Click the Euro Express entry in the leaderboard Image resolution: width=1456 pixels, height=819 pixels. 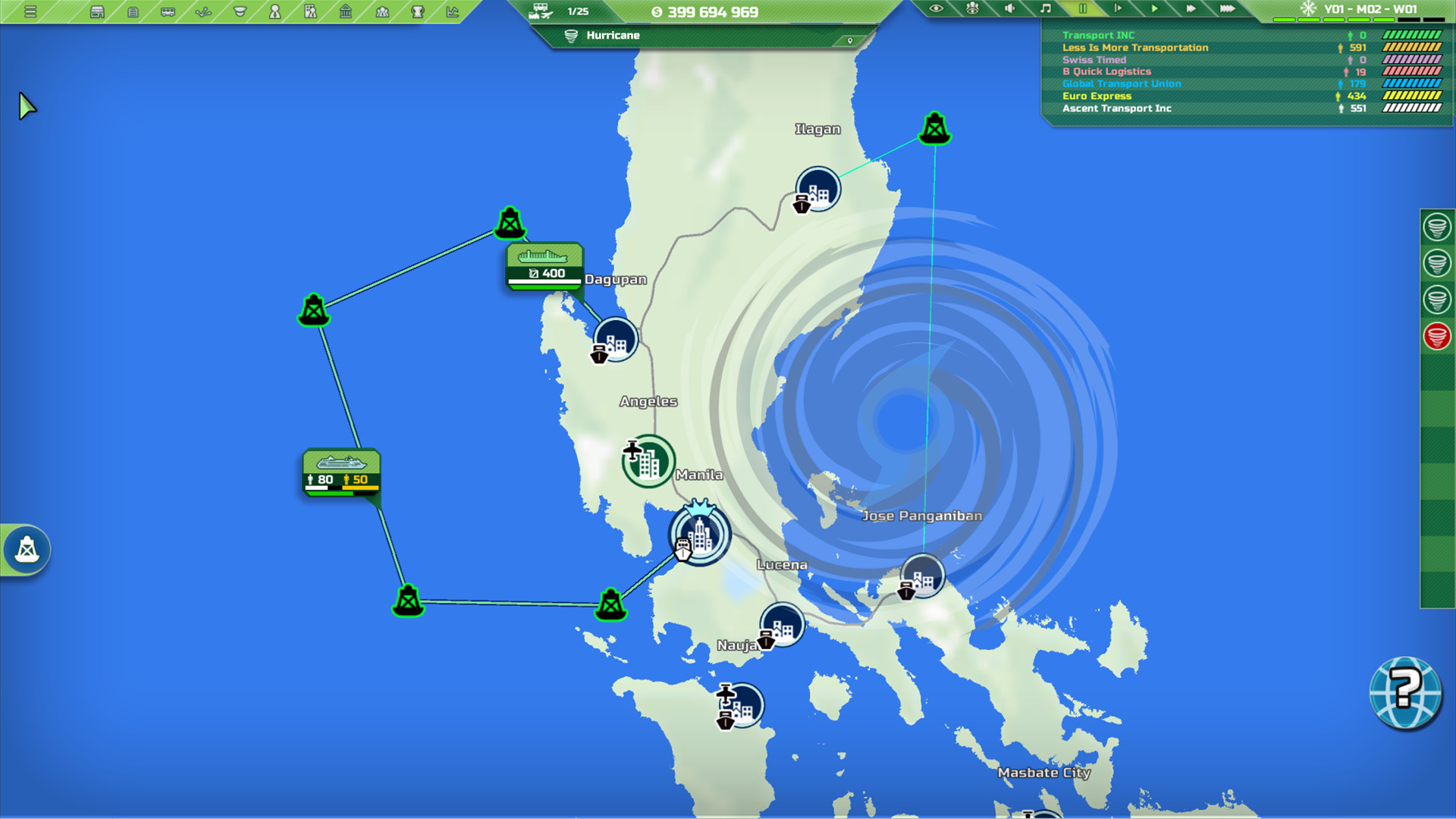point(1097,96)
